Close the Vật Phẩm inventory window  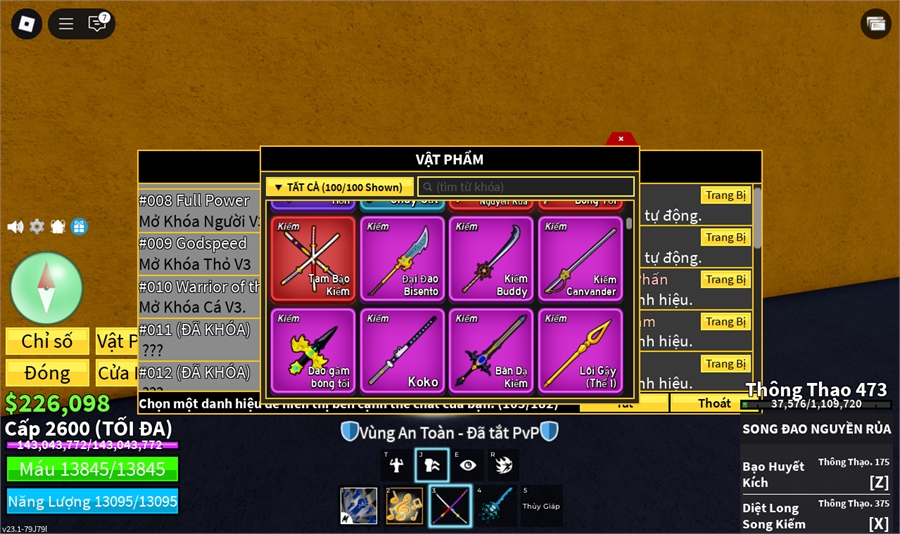tap(621, 139)
